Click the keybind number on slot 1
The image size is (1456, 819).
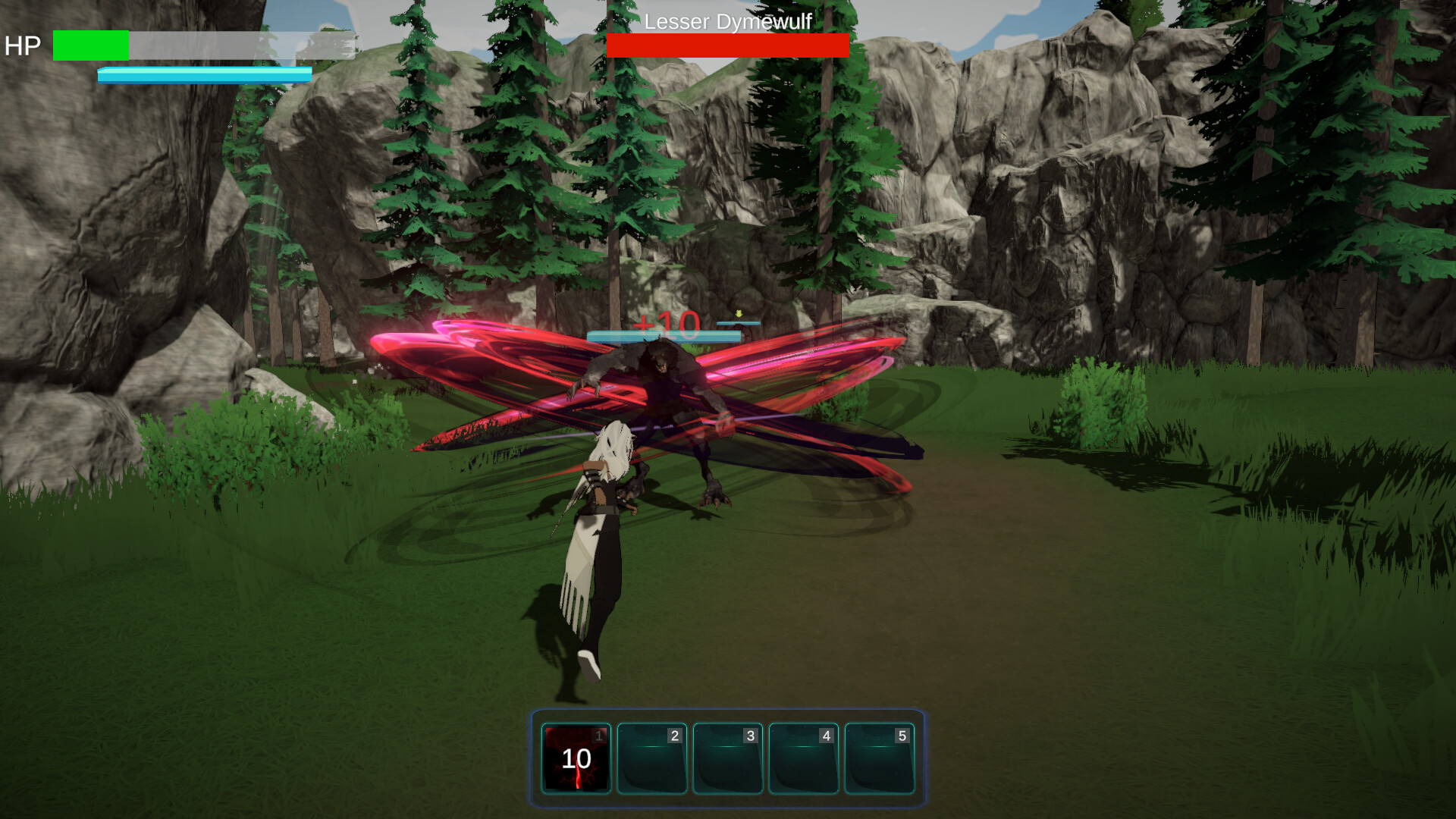[x=598, y=734]
